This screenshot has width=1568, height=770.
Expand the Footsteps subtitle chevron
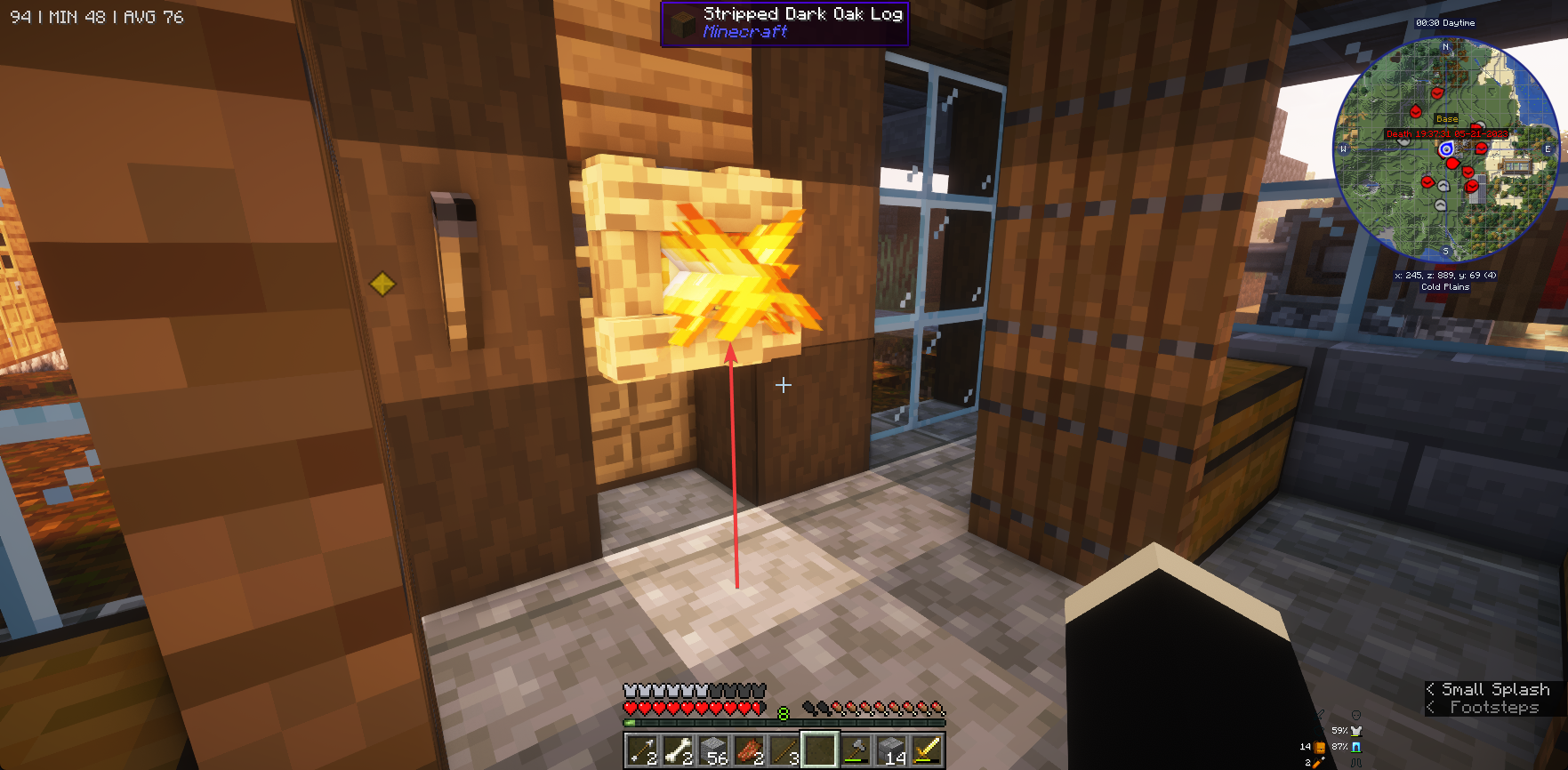click(x=1432, y=708)
